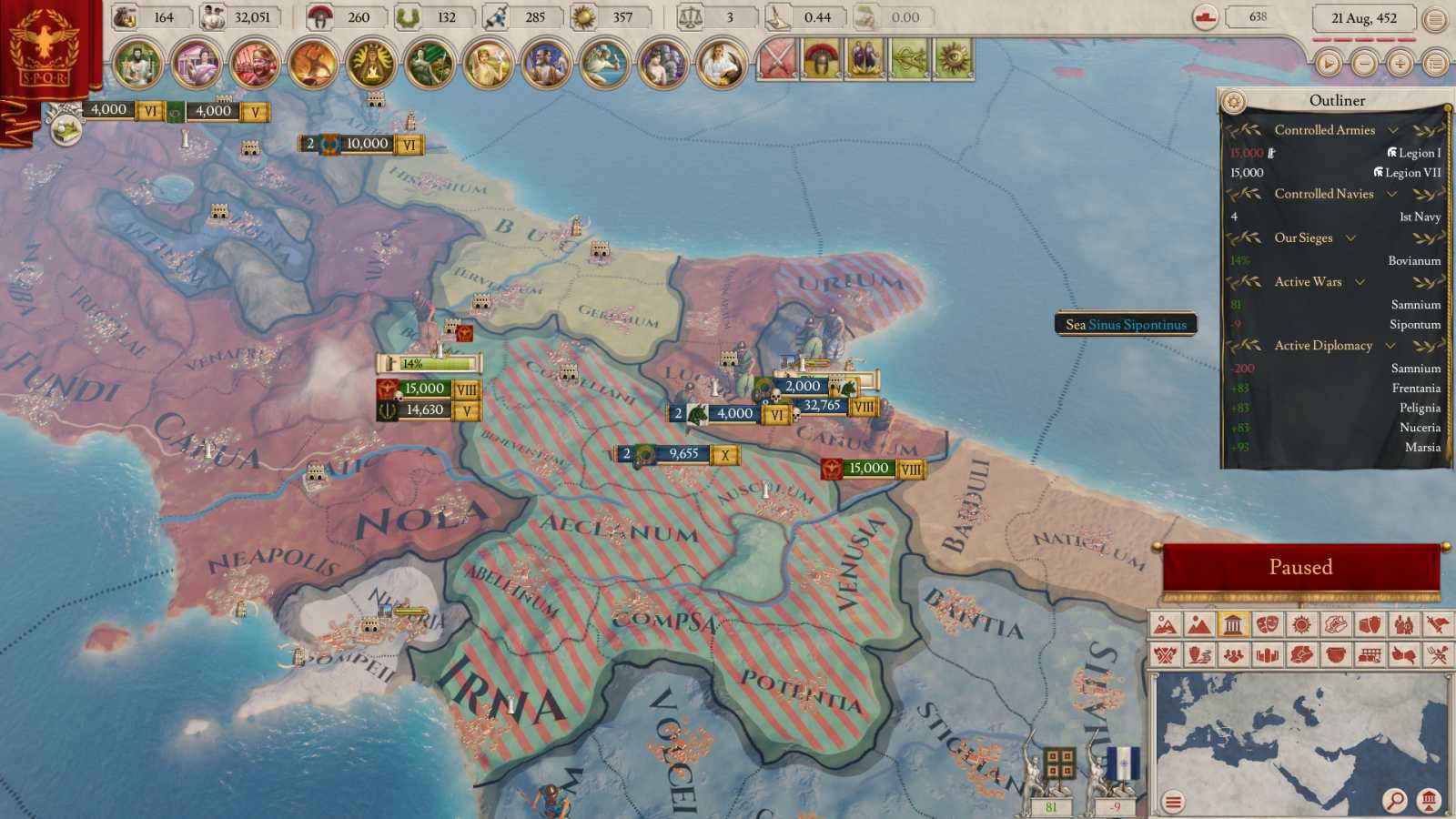Screen dimensions: 1456x819
Task: Click the Paused banner to resume the game
Action: point(1301,566)
